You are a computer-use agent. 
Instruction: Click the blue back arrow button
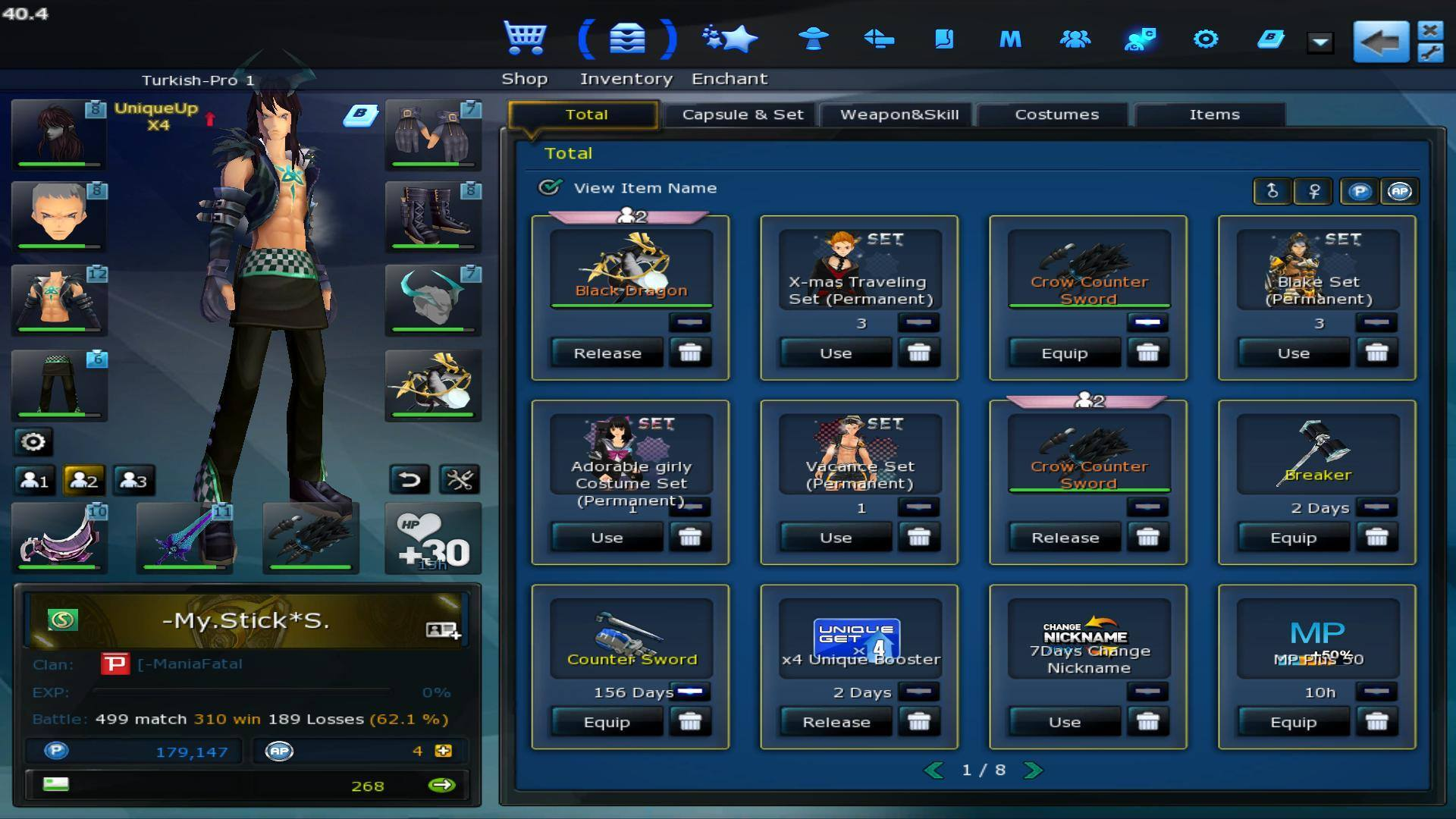pyautogui.click(x=1380, y=42)
